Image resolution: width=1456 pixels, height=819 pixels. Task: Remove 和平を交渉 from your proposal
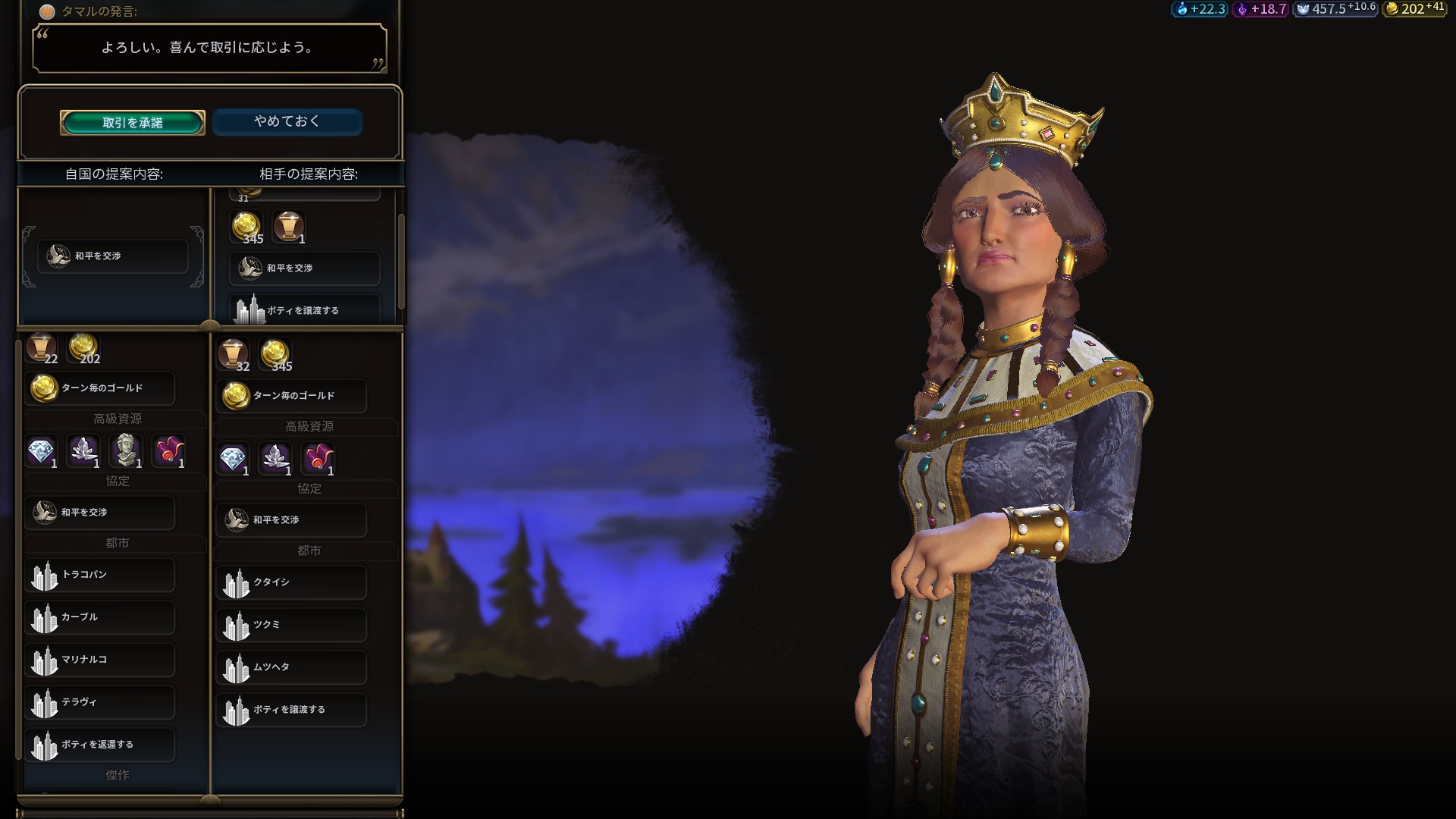113,256
